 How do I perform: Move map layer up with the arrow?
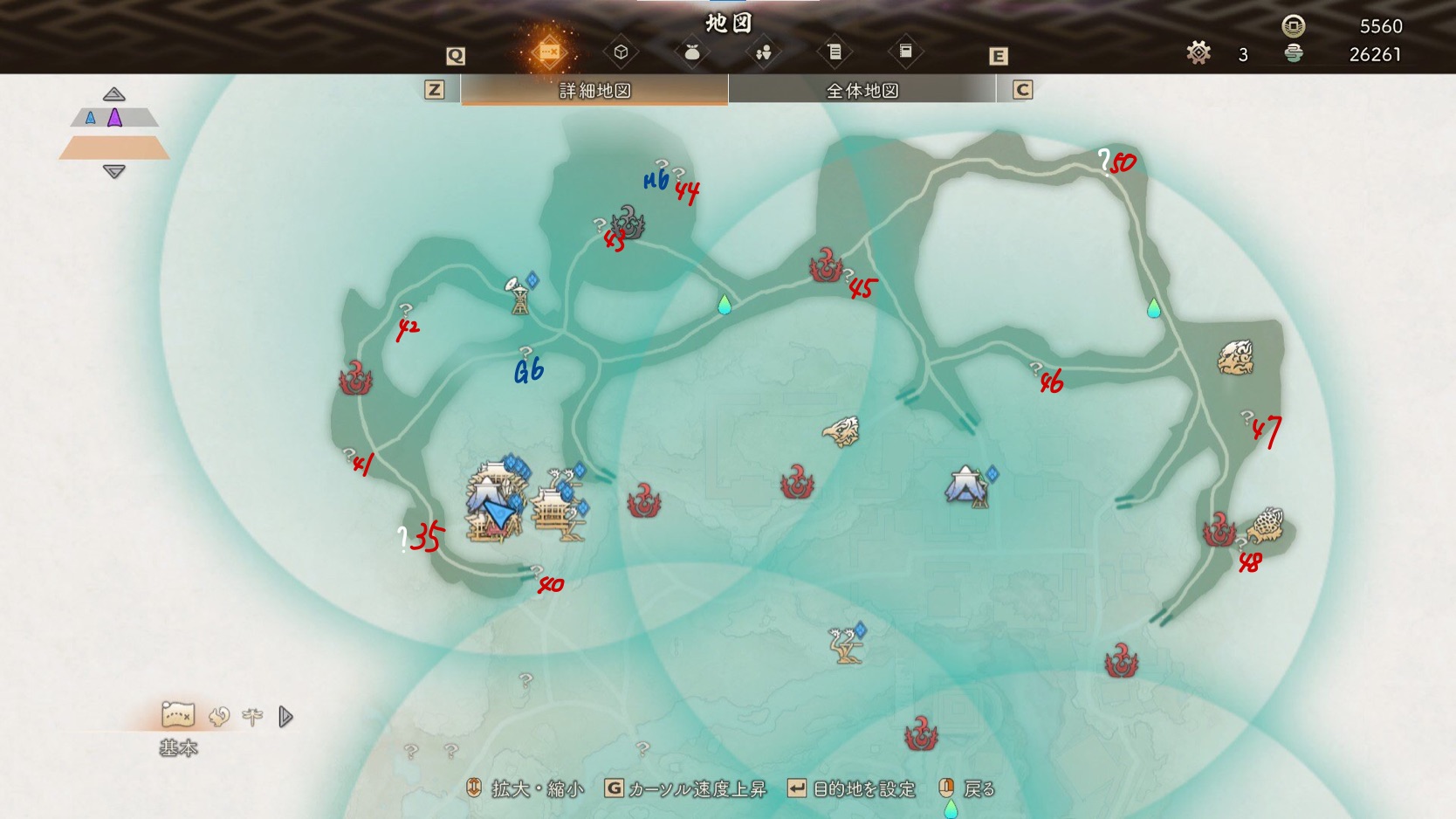(113, 94)
